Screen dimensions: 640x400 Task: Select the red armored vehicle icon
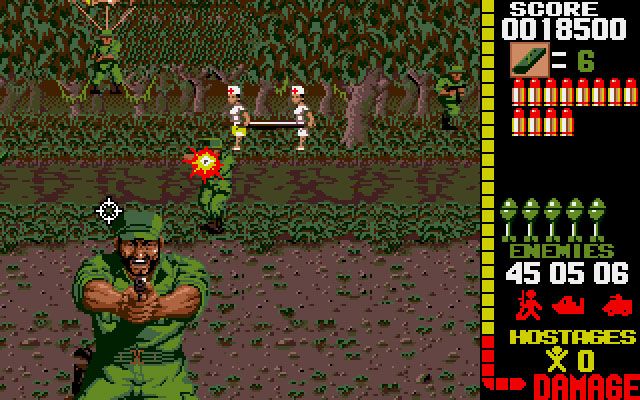tap(616, 303)
